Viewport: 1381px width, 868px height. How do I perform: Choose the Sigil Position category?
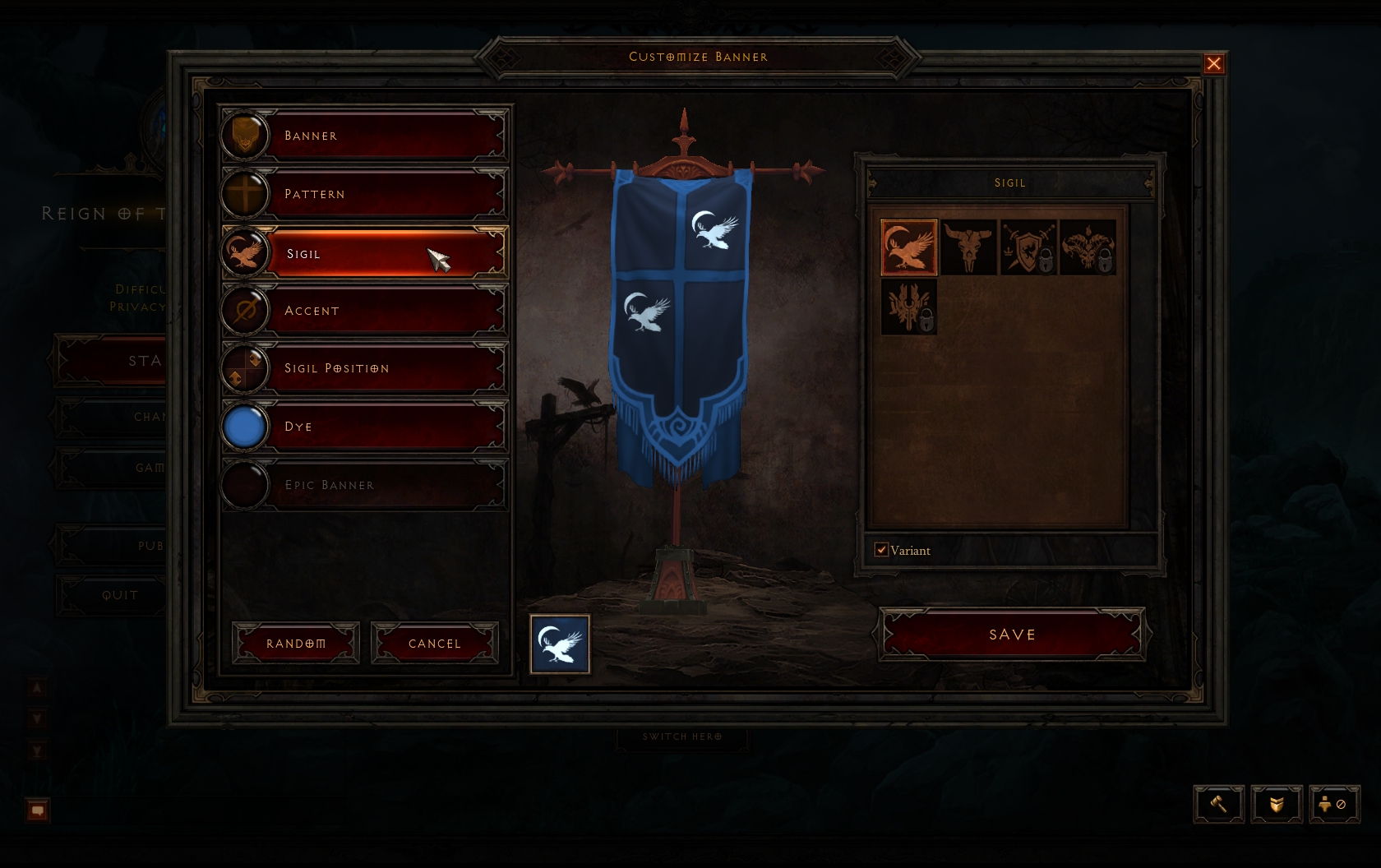[363, 368]
